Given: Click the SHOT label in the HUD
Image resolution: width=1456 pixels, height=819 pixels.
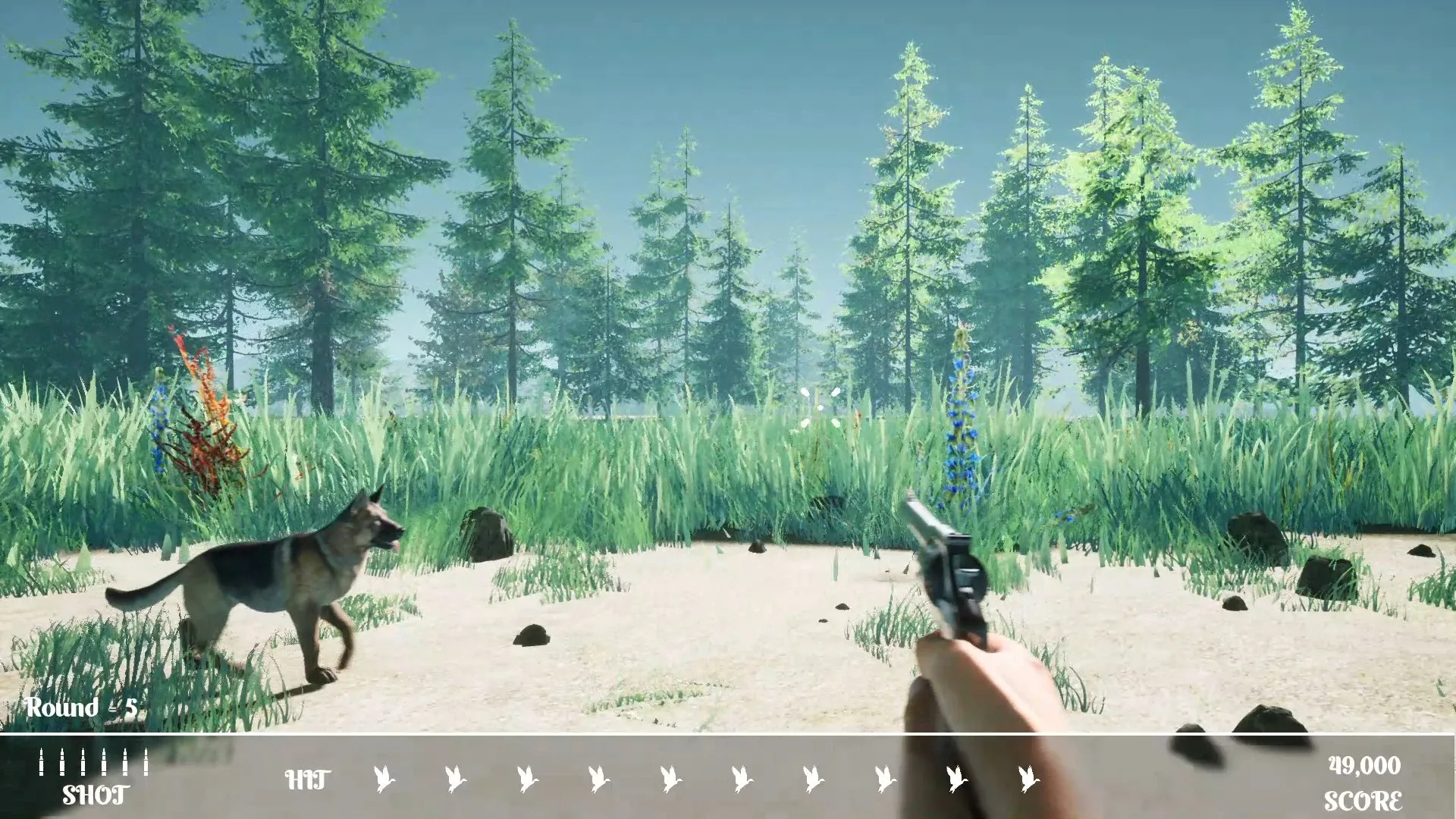Looking at the screenshot, I should point(96,795).
